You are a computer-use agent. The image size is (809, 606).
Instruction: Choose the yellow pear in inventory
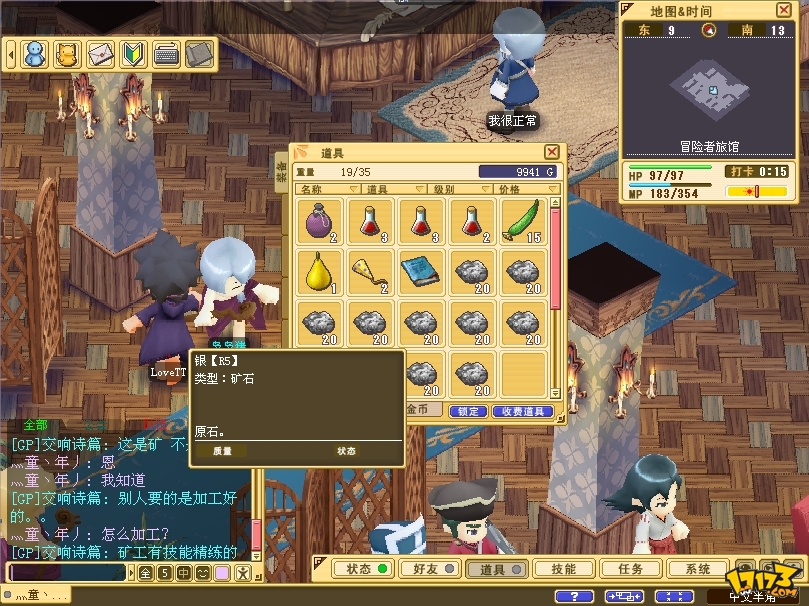pos(320,271)
